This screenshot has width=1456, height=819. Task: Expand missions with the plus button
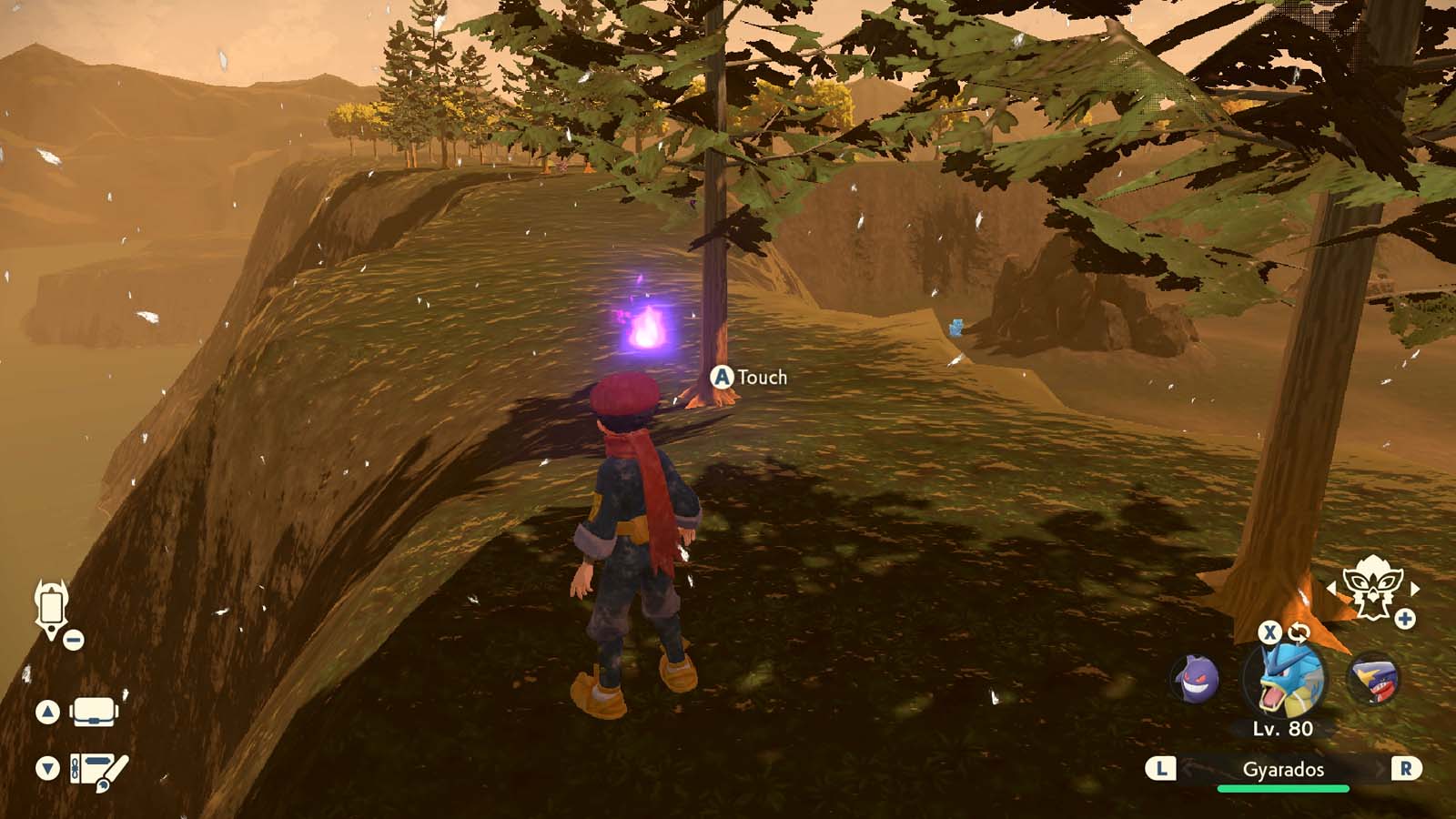1406,618
